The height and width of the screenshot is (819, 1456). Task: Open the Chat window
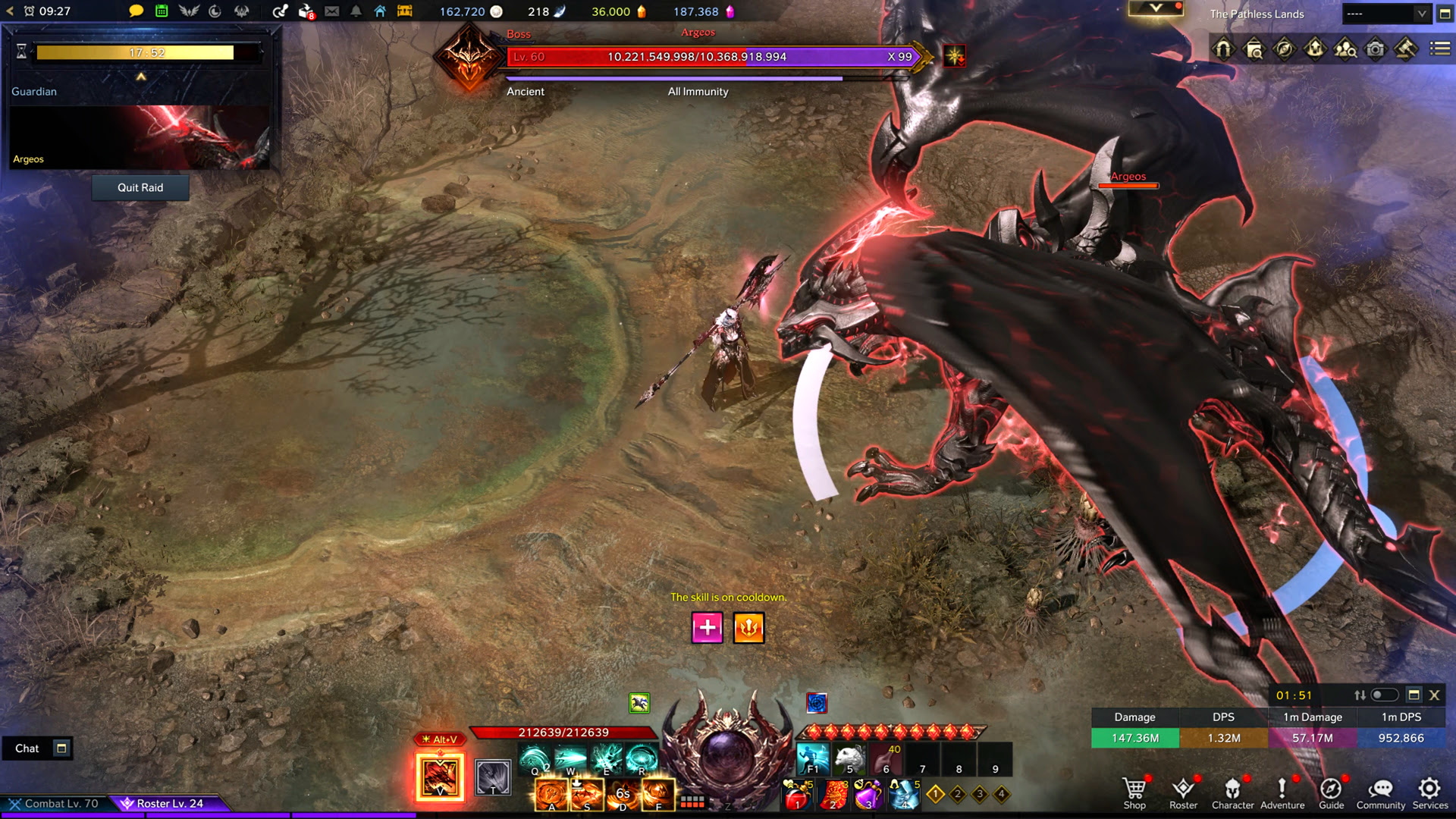coord(27,748)
